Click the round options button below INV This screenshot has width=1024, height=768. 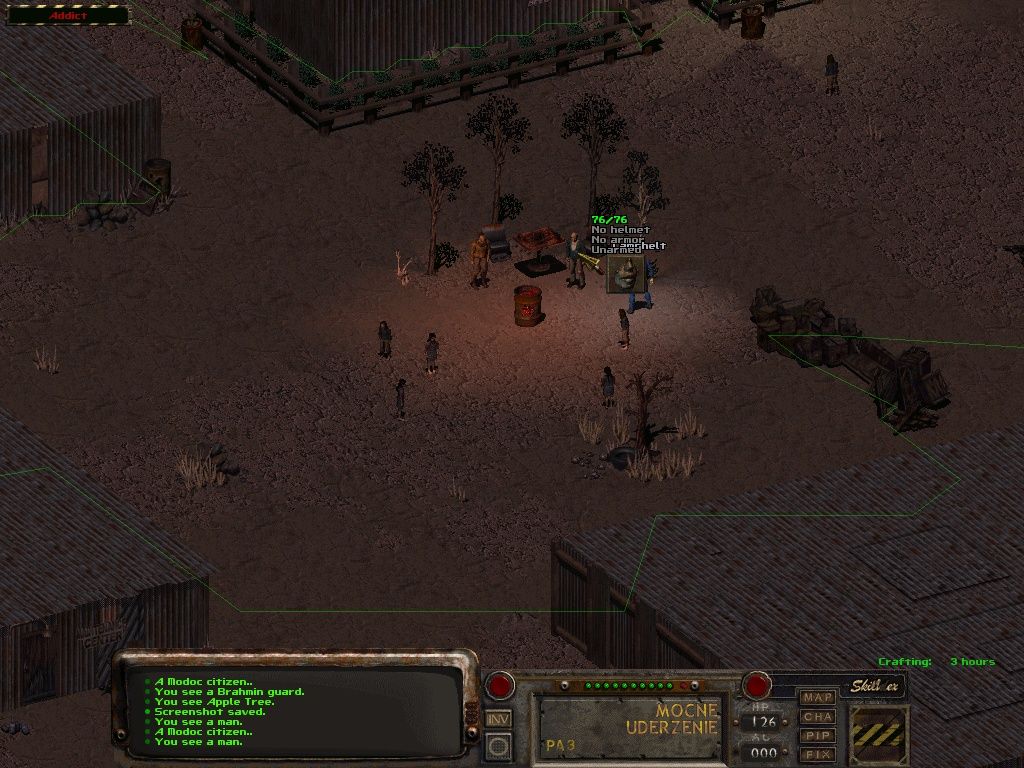coord(498,745)
